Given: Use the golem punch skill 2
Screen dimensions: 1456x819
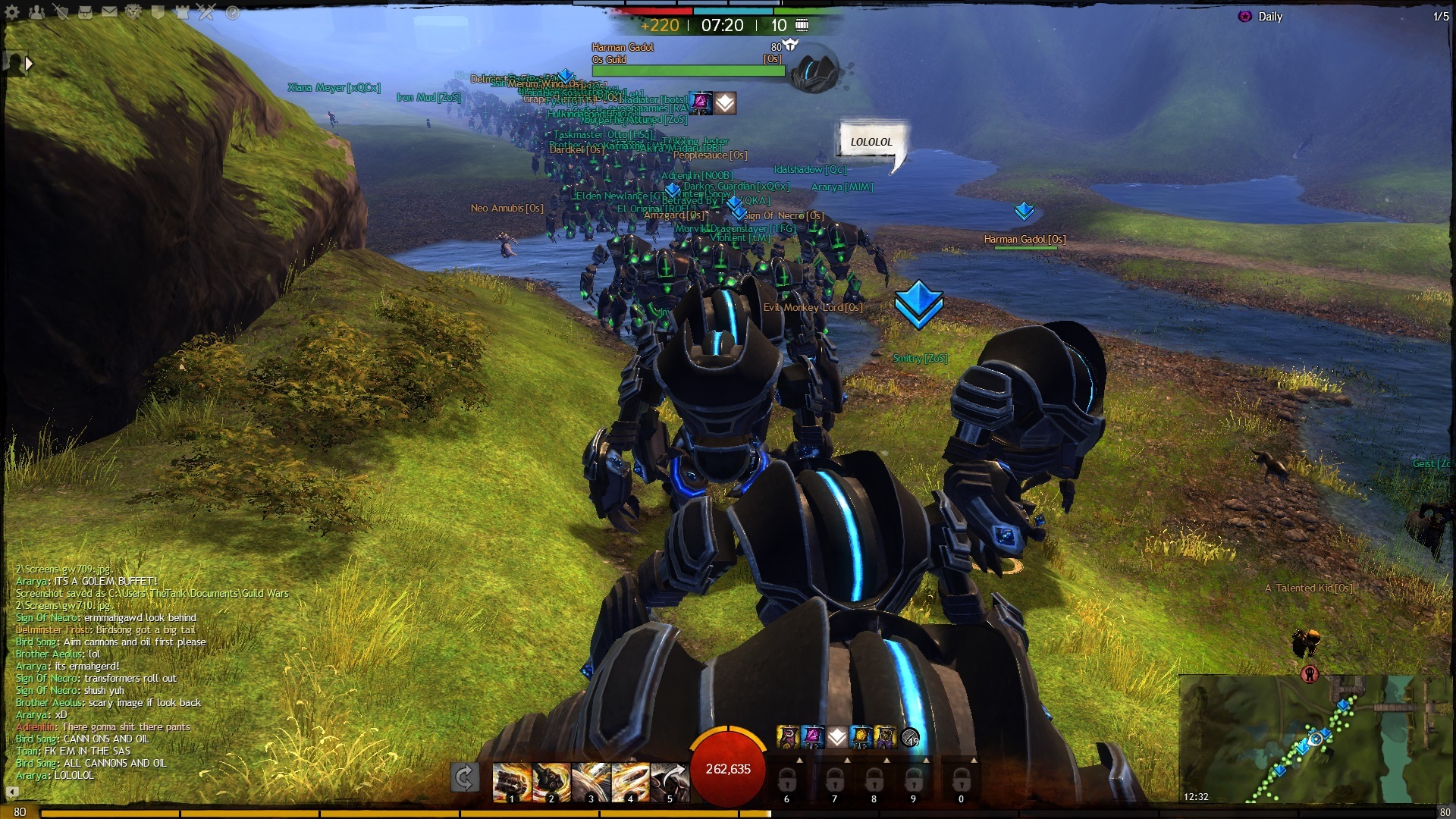Looking at the screenshot, I should click(x=551, y=781).
